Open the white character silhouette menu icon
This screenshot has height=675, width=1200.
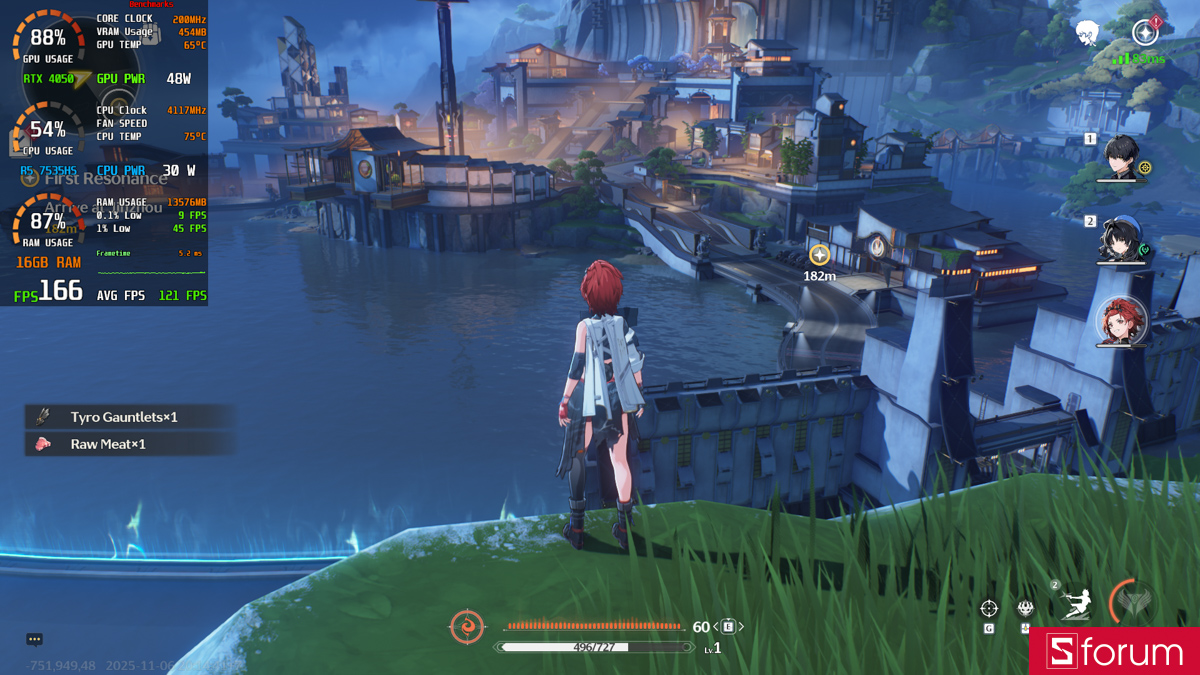point(1087,34)
